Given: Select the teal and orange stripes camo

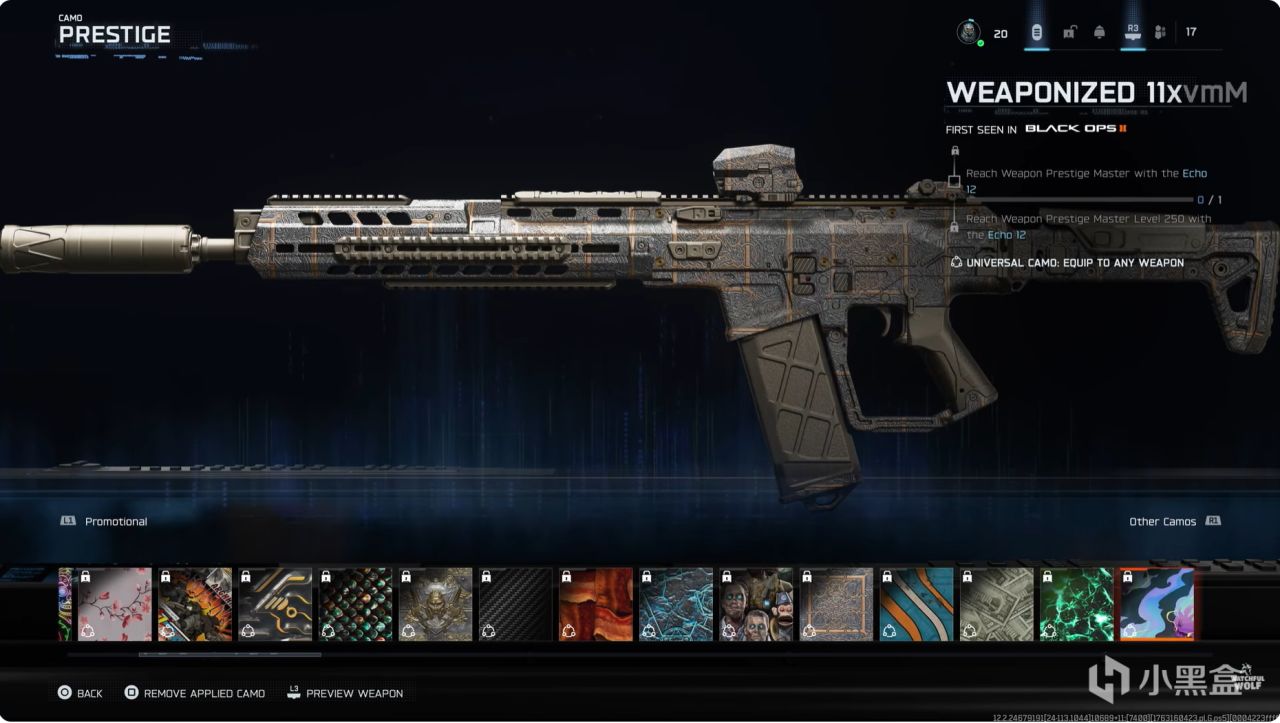Looking at the screenshot, I should [x=917, y=604].
